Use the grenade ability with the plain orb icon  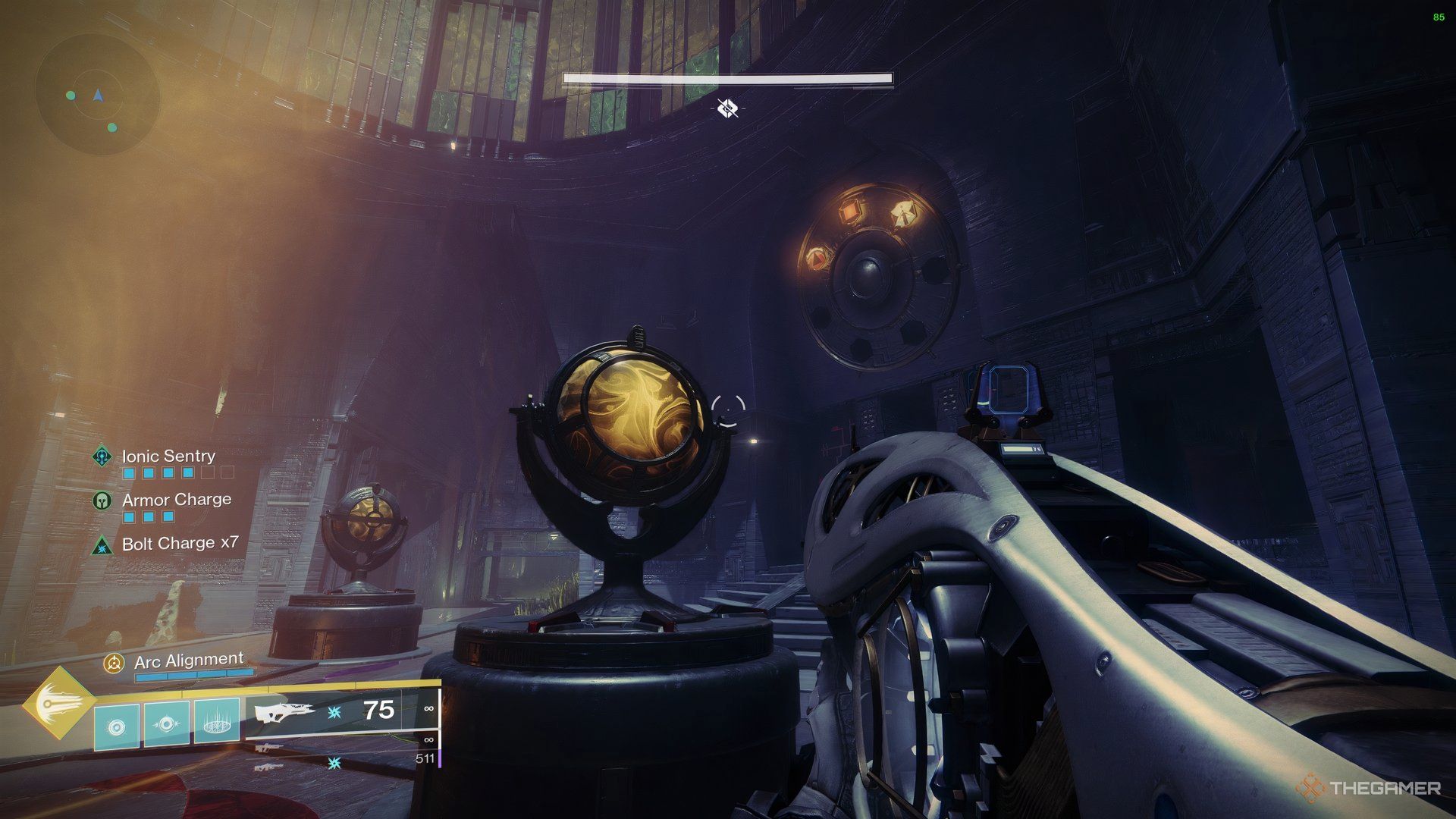pos(117,727)
